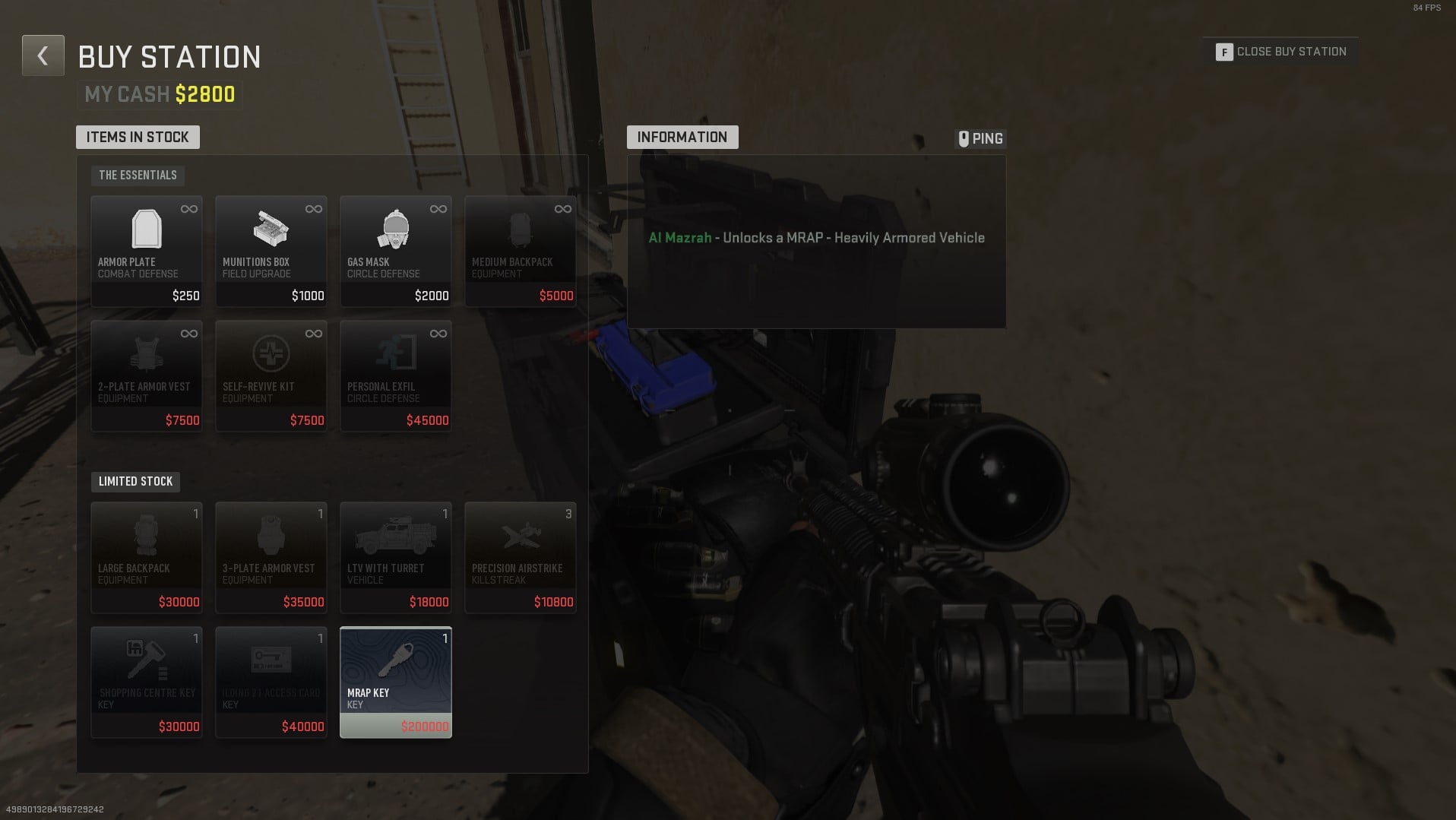
Task: Click the Items In Stock header
Action: tap(138, 137)
